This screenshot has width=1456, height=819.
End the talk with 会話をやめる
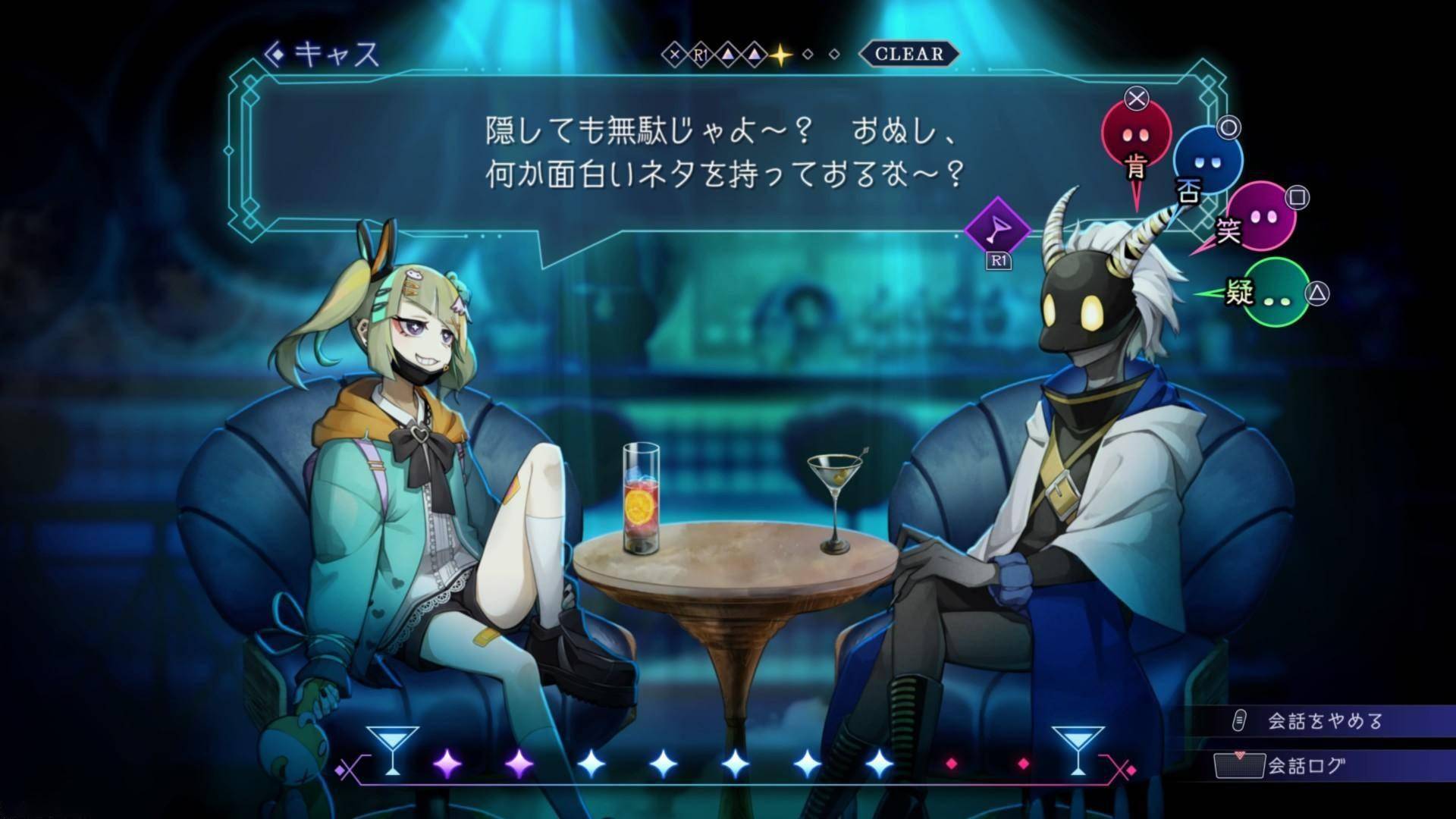tap(1324, 721)
